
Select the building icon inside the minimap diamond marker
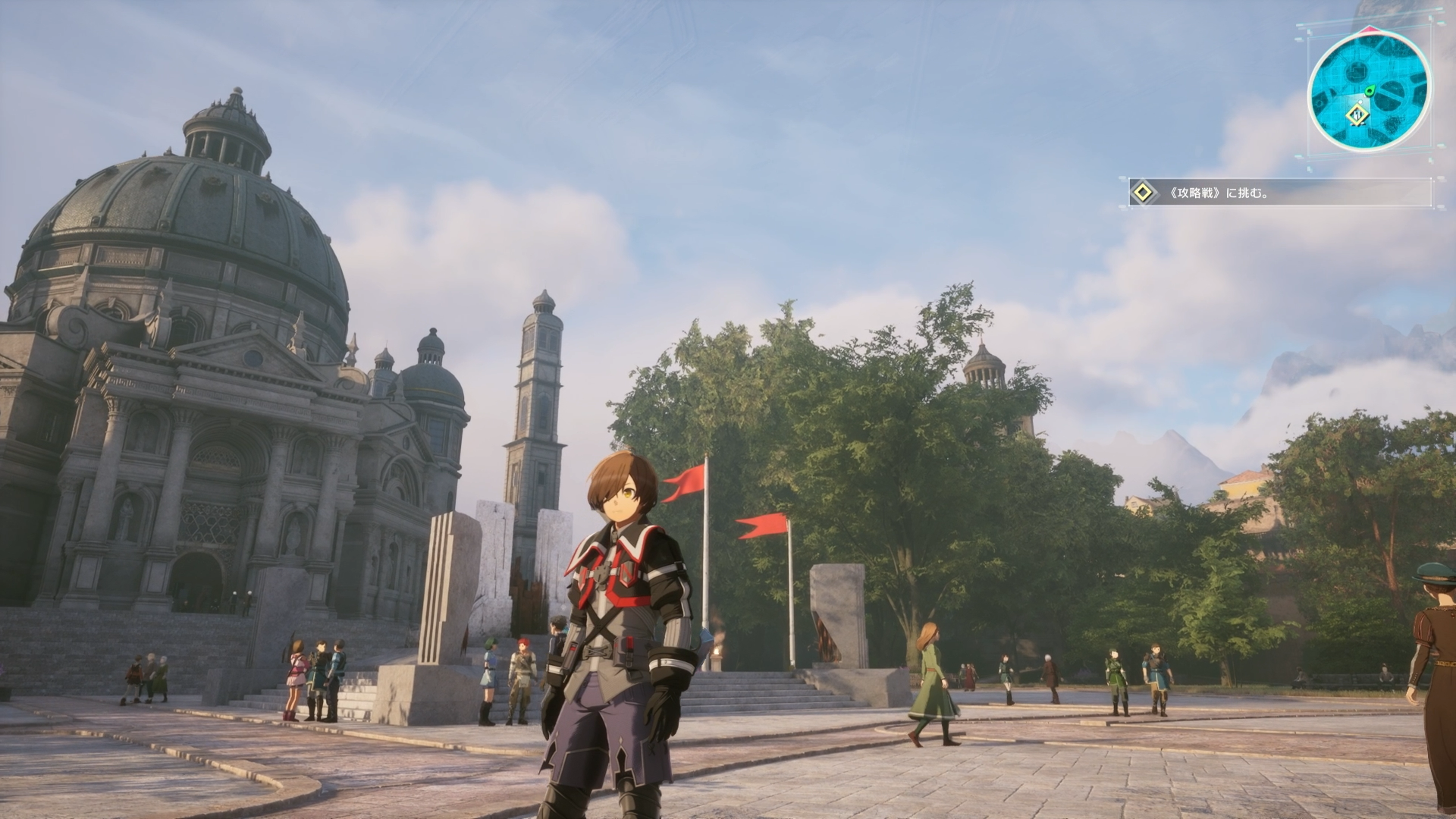[x=1356, y=115]
